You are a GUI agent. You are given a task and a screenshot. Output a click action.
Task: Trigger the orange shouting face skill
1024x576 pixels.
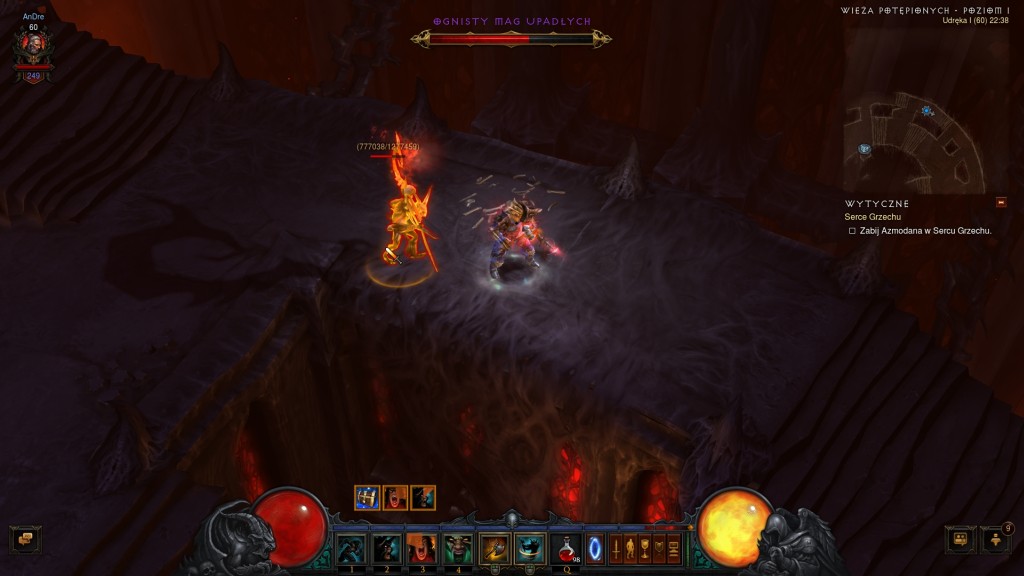(422, 548)
